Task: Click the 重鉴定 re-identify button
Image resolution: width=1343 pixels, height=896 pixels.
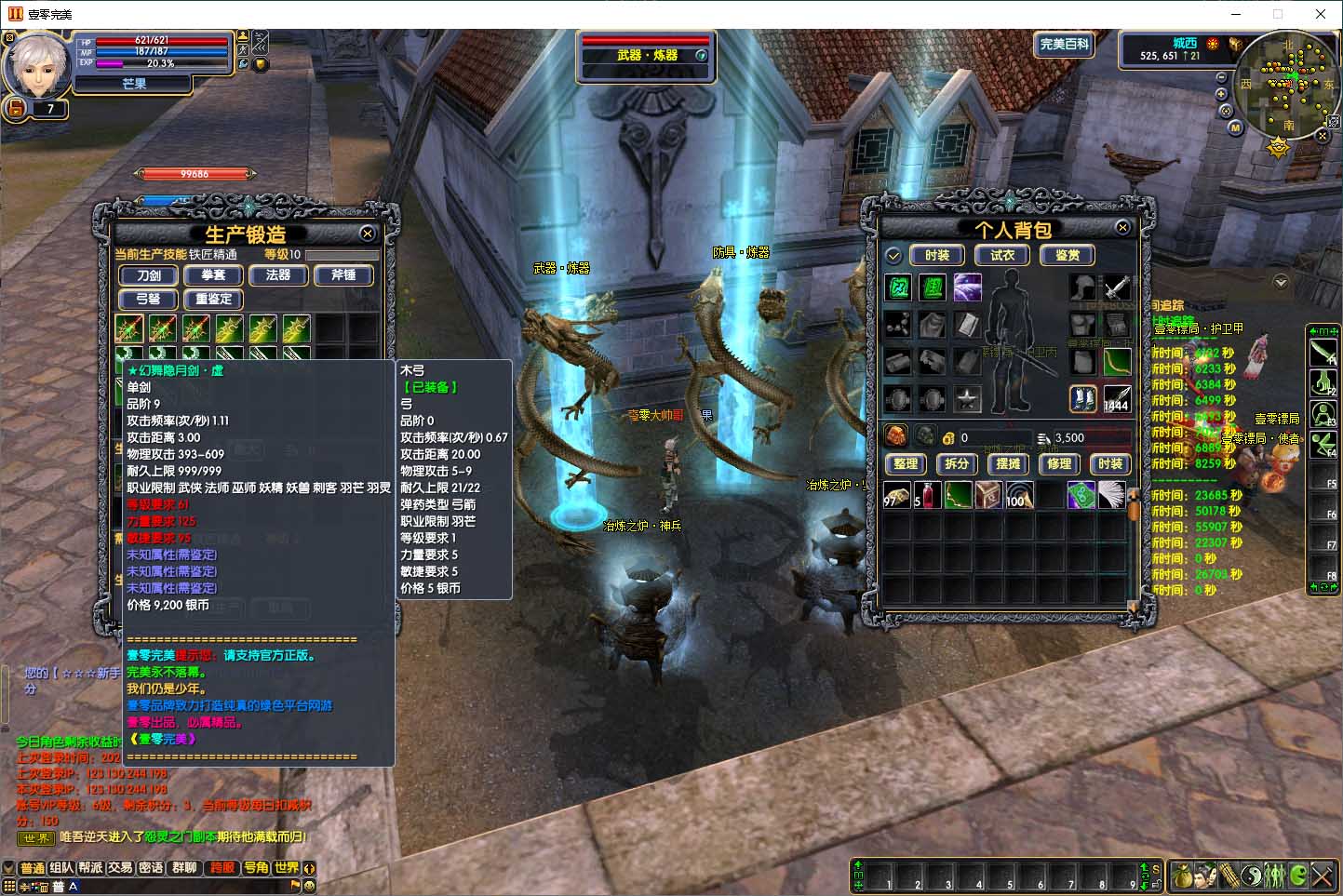Action: 213,300
